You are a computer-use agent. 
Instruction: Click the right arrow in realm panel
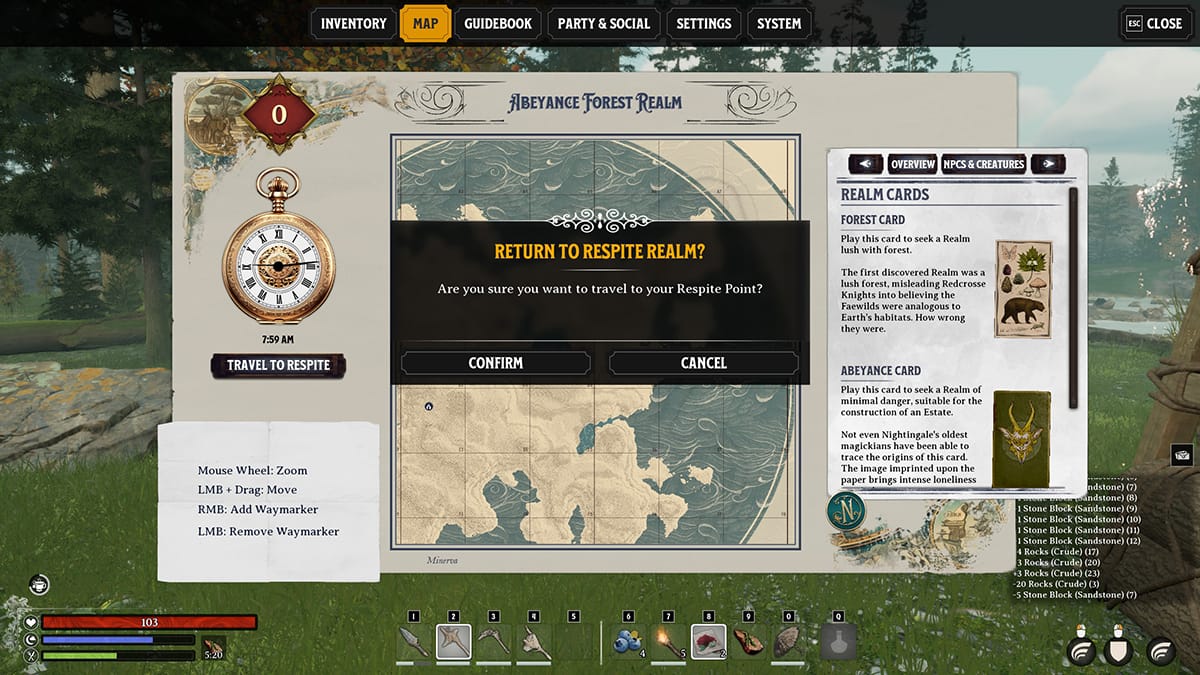(1047, 164)
